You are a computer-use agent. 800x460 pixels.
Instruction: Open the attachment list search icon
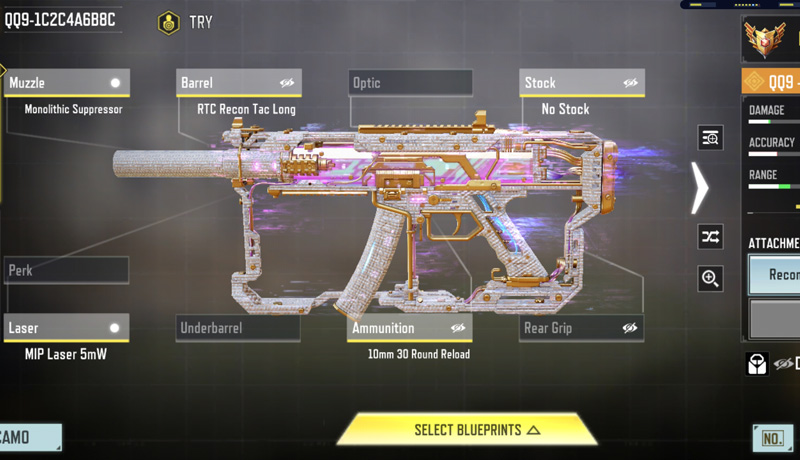[710, 138]
